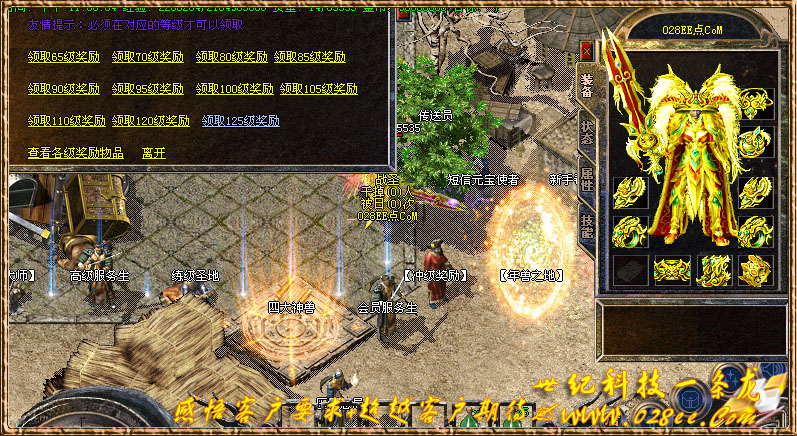View reward items via 查看各级奖励物品
This screenshot has width=797, height=436.
point(76,153)
